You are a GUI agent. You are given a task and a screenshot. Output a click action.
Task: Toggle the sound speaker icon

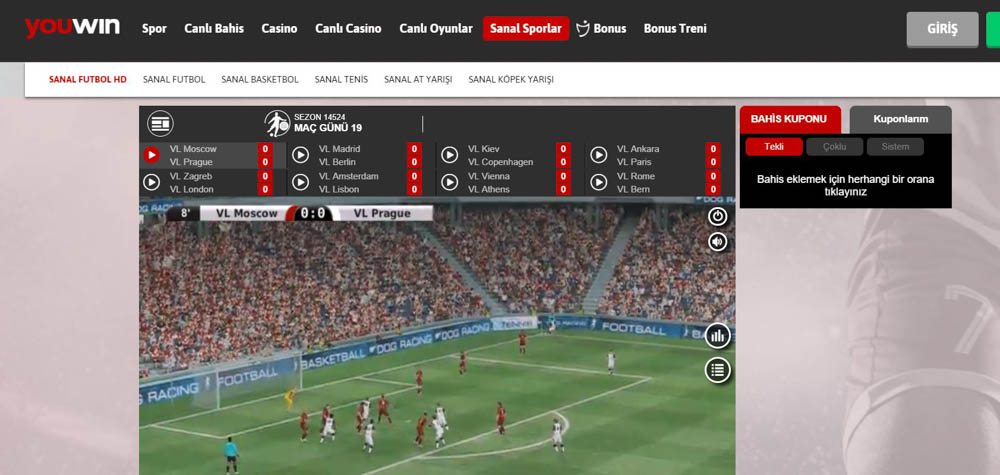717,241
